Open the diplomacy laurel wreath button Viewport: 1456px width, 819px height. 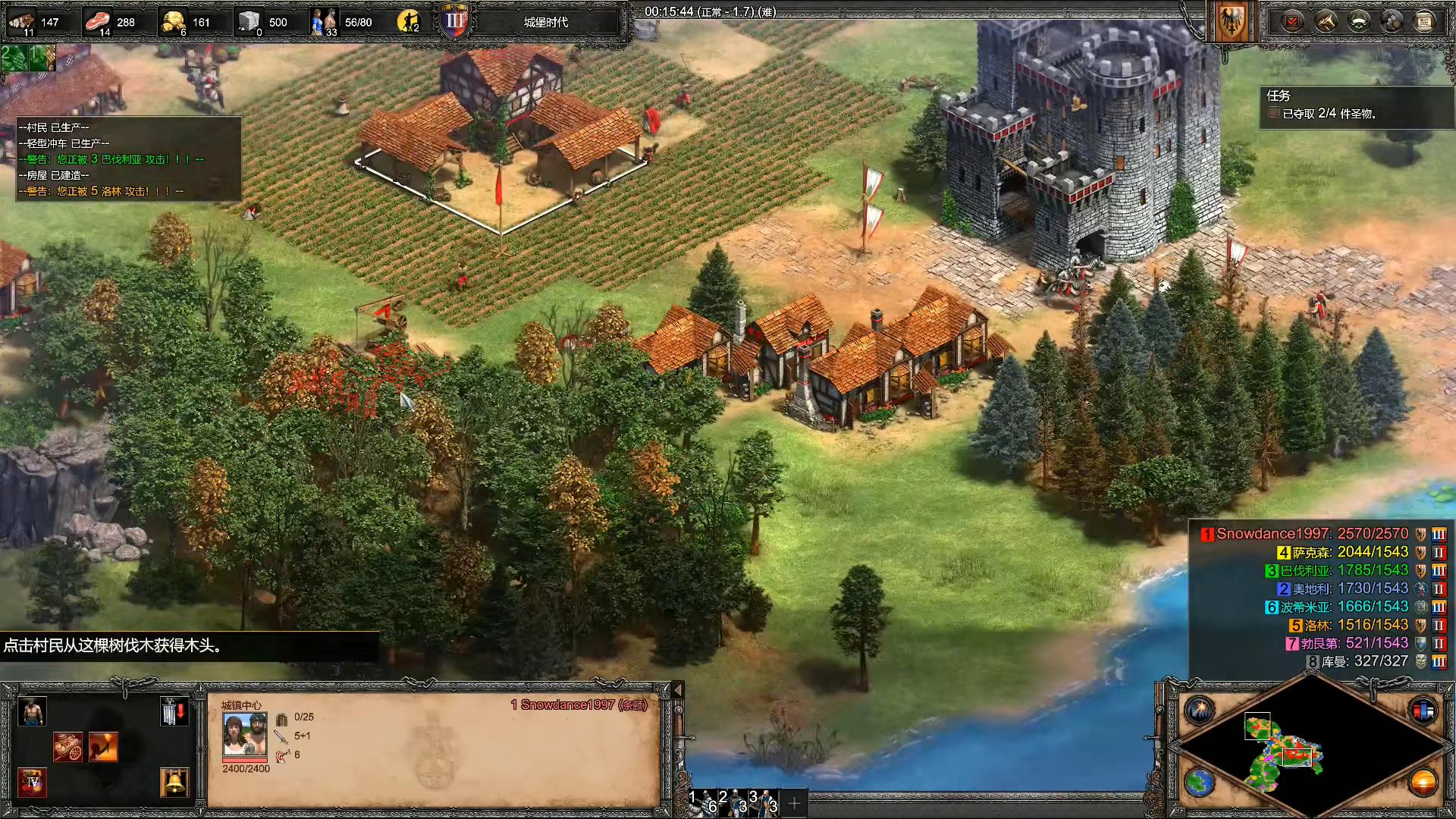(1358, 21)
